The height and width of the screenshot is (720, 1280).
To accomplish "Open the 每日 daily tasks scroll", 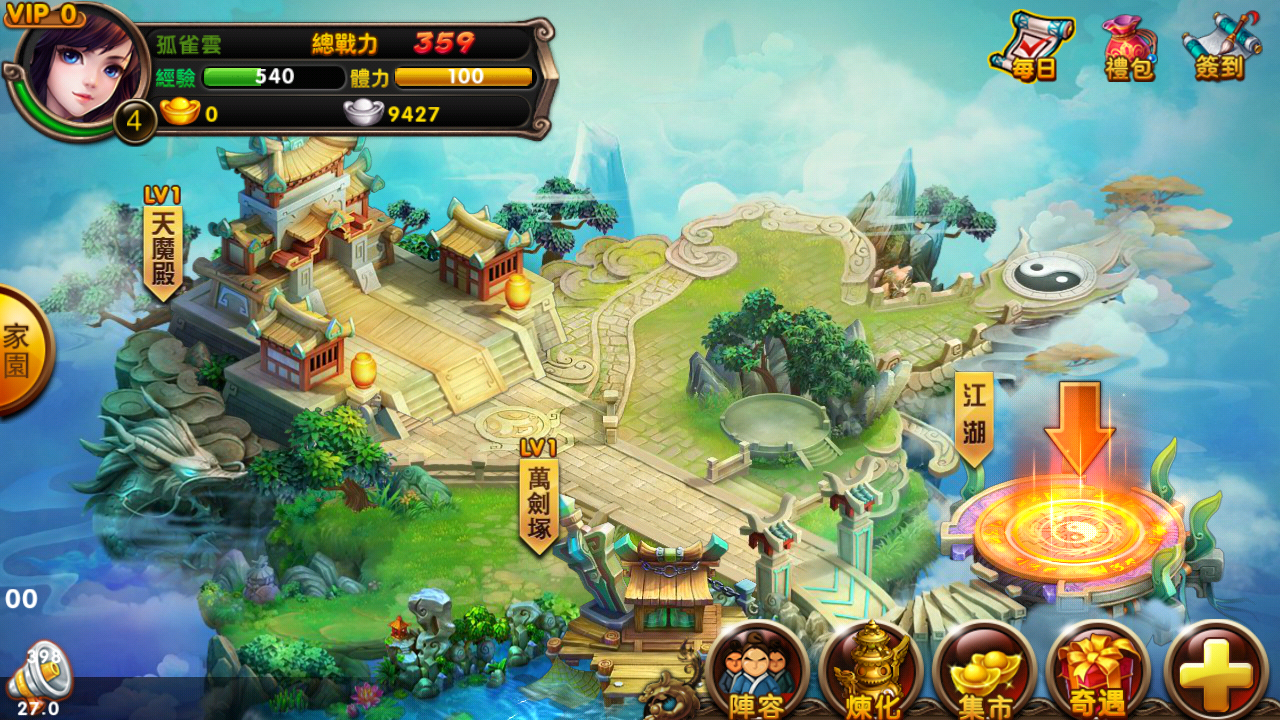I will (1030, 46).
